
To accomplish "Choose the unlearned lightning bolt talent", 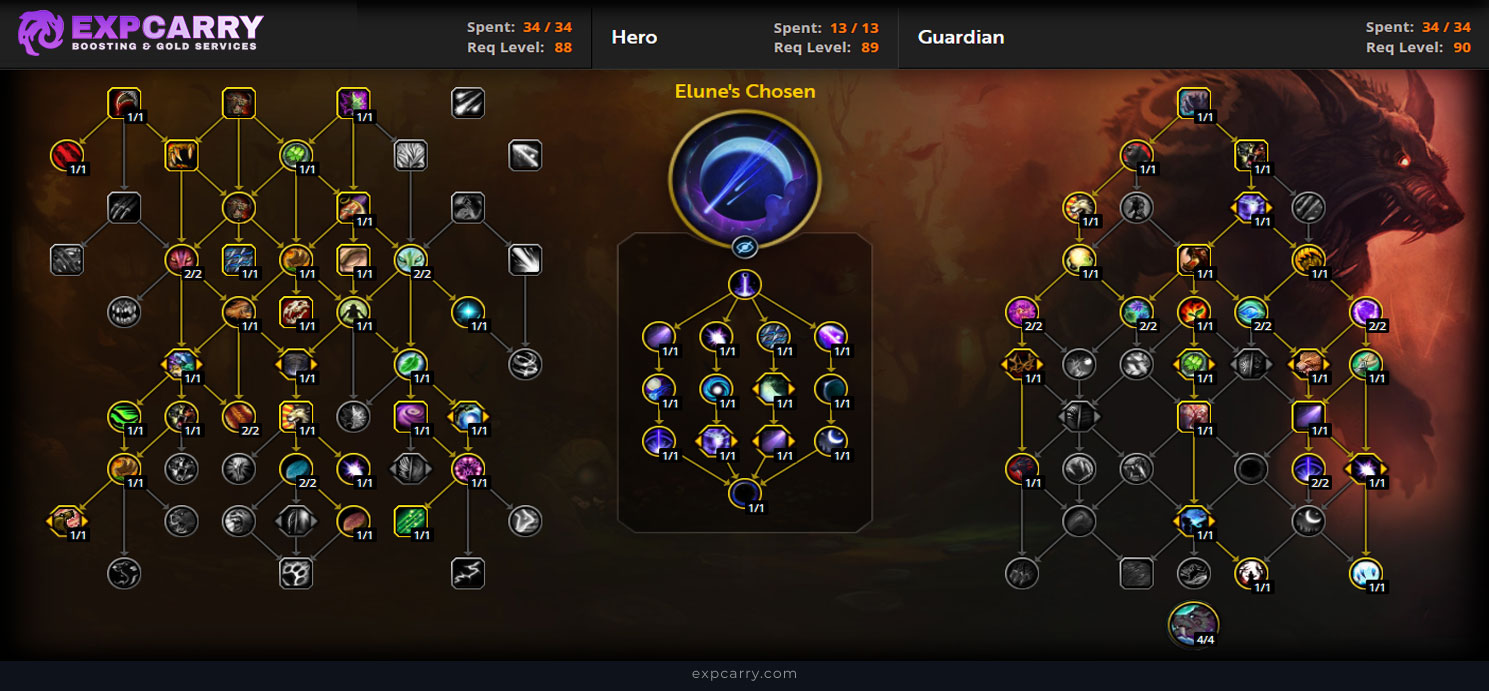I will point(468,573).
